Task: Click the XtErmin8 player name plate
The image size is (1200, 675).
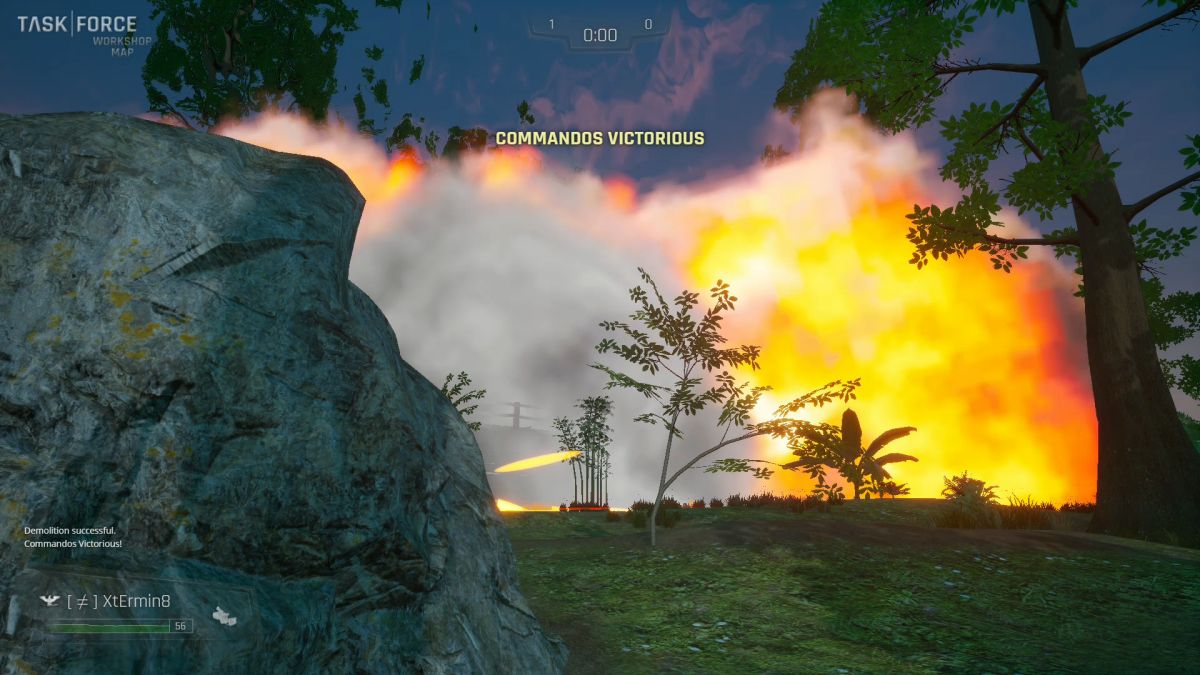Action: point(118,601)
